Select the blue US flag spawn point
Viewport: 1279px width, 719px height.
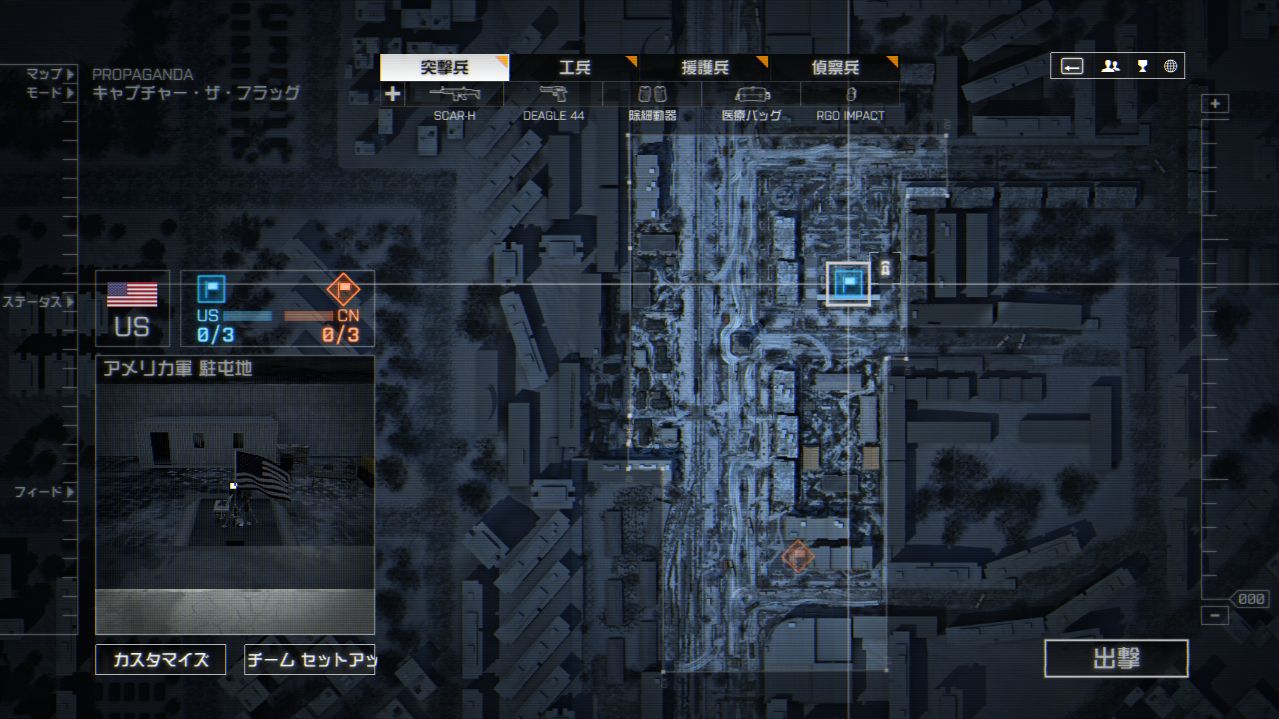click(x=848, y=284)
